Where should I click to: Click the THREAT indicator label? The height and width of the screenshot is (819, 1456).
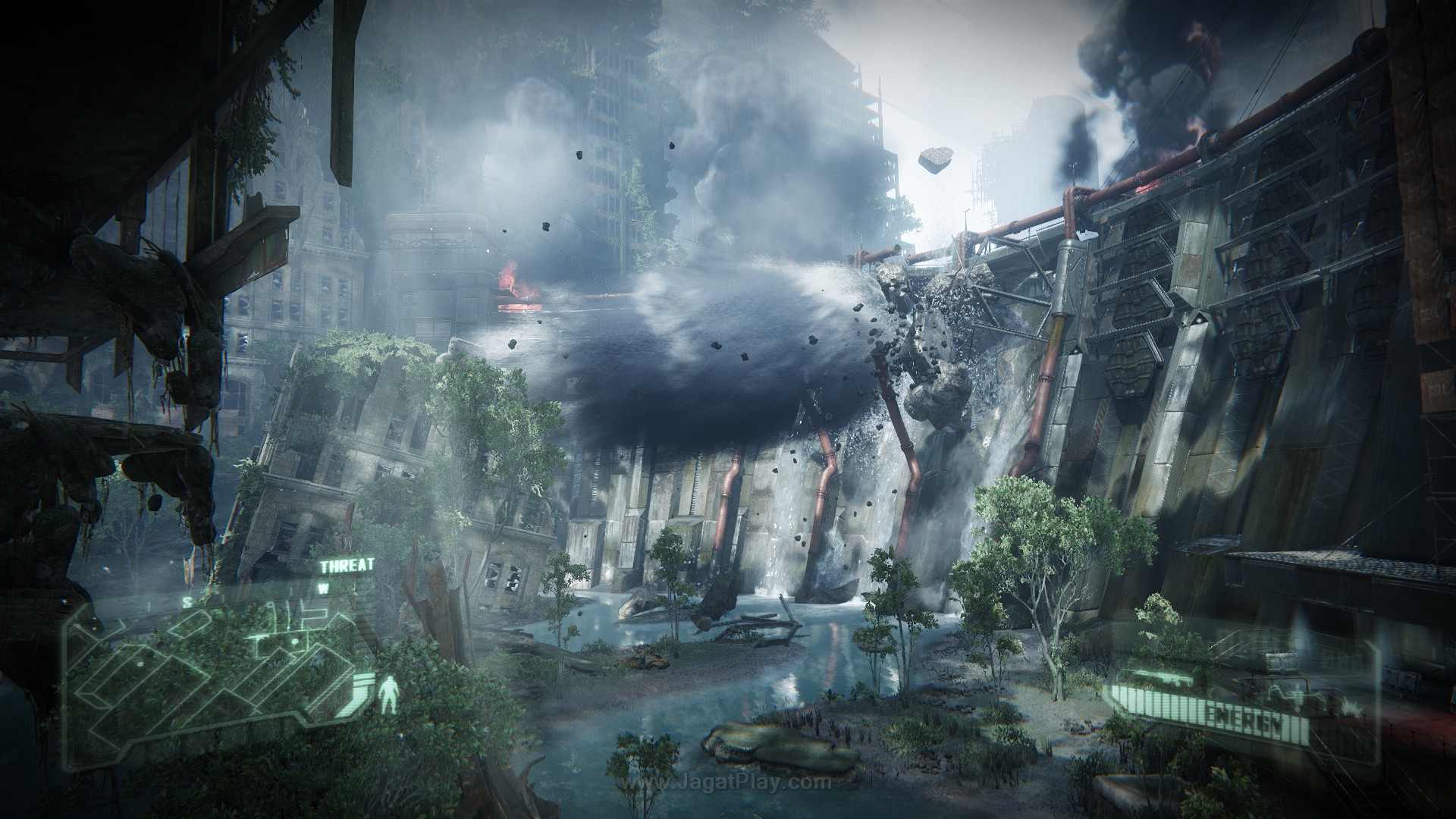click(x=347, y=566)
